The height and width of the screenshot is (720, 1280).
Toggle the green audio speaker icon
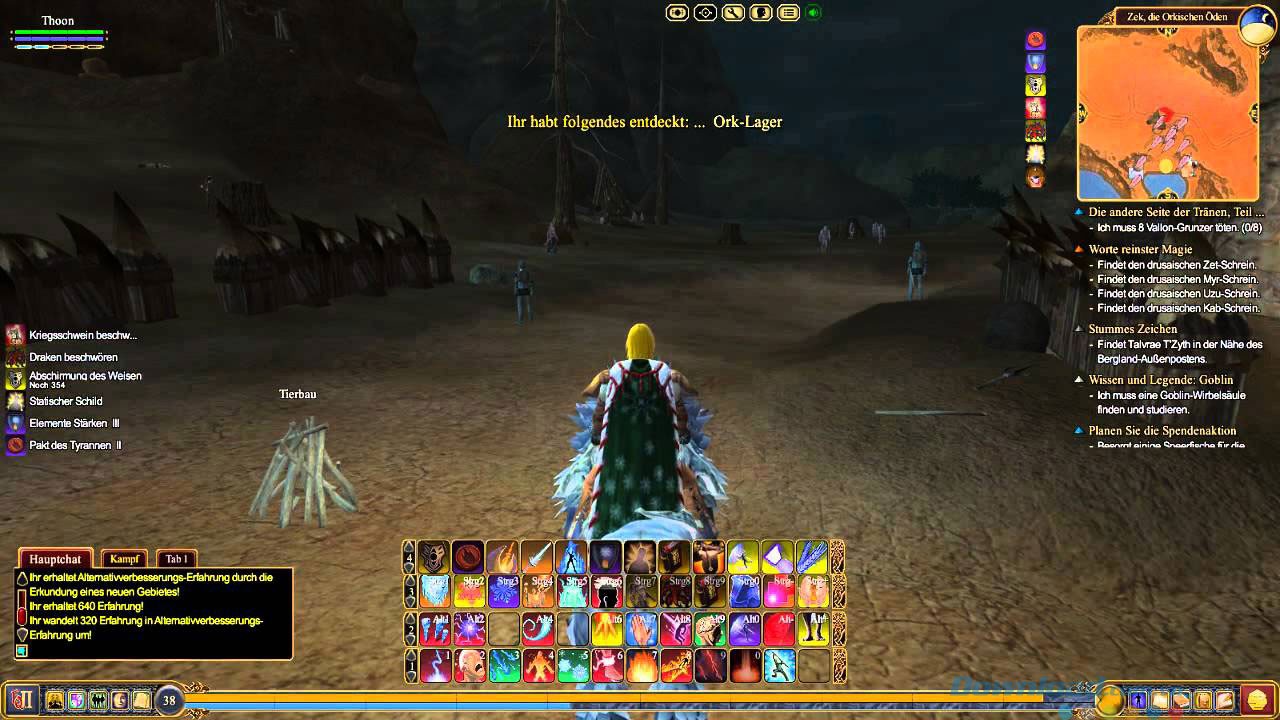(812, 13)
